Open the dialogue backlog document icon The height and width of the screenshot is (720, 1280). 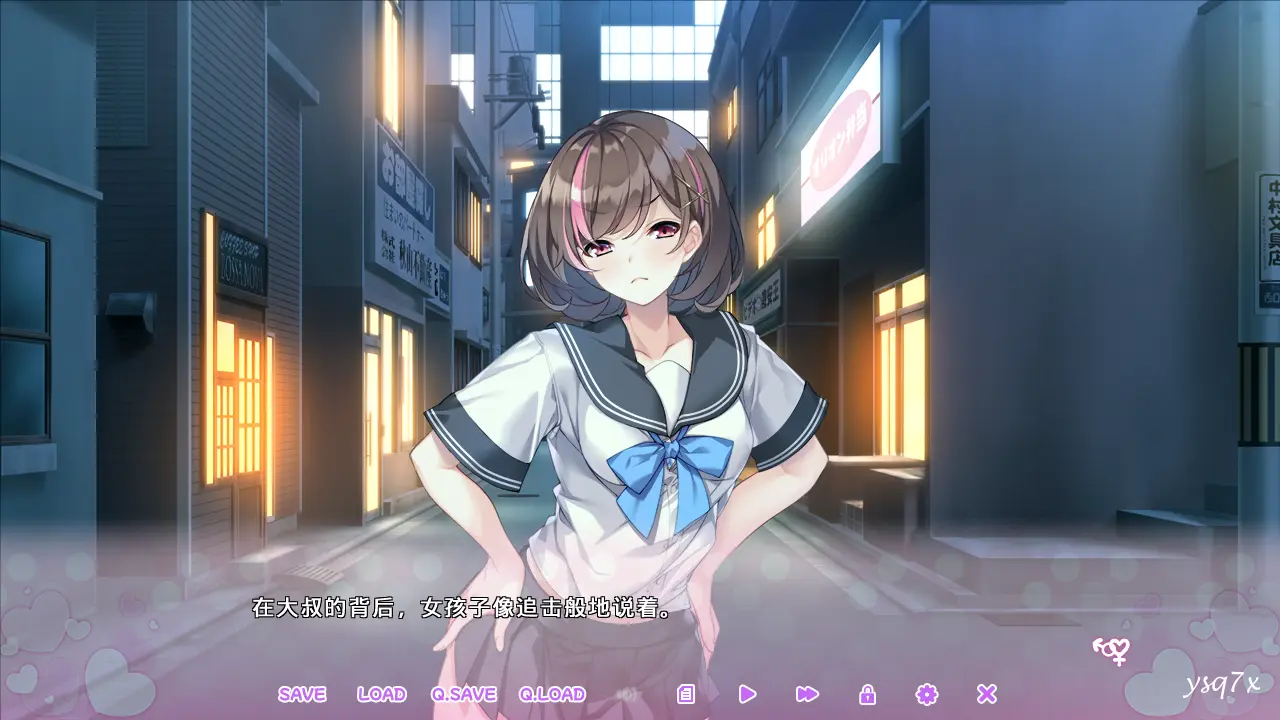coord(686,694)
